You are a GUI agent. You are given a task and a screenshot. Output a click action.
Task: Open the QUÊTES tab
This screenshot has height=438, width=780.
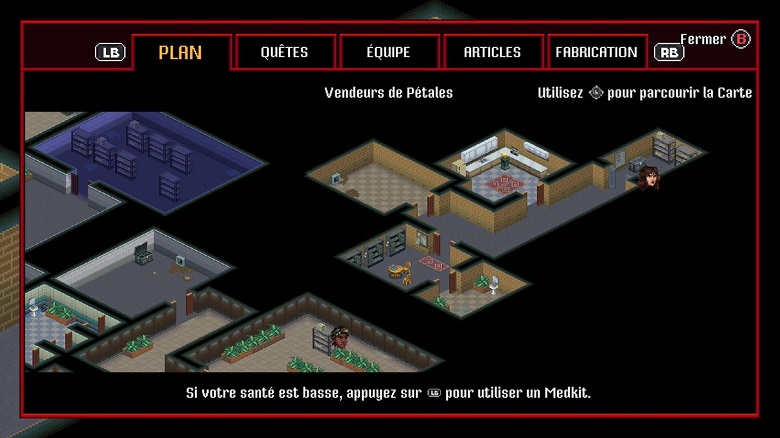285,52
